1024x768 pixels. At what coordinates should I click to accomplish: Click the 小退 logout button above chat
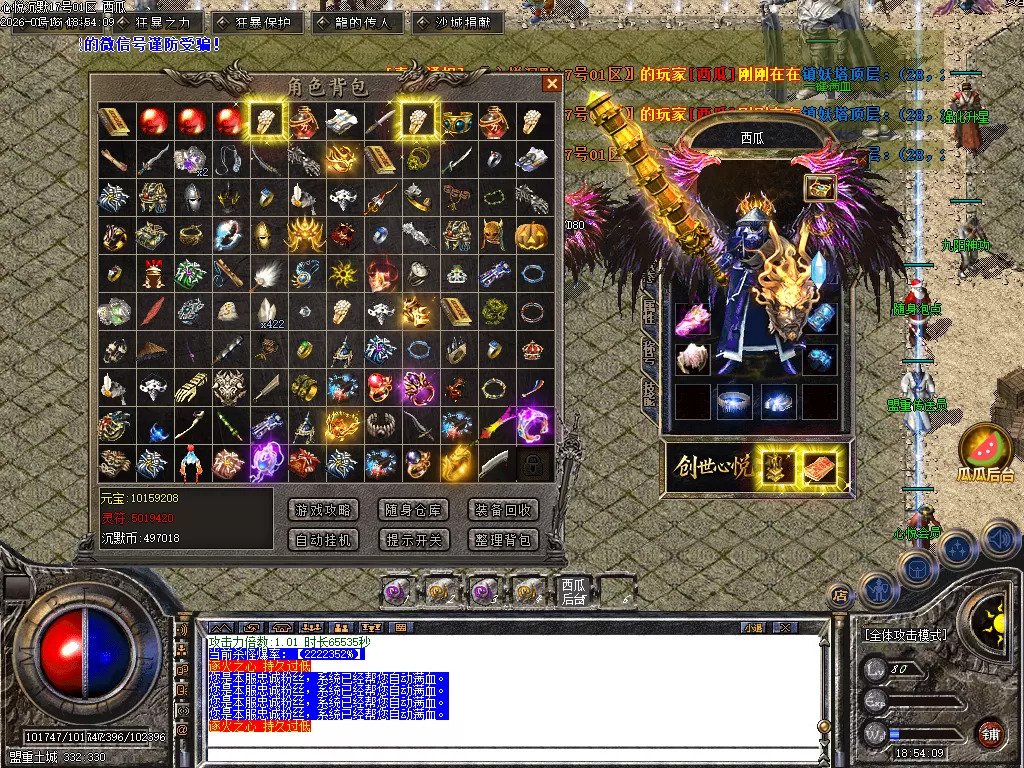click(752, 628)
